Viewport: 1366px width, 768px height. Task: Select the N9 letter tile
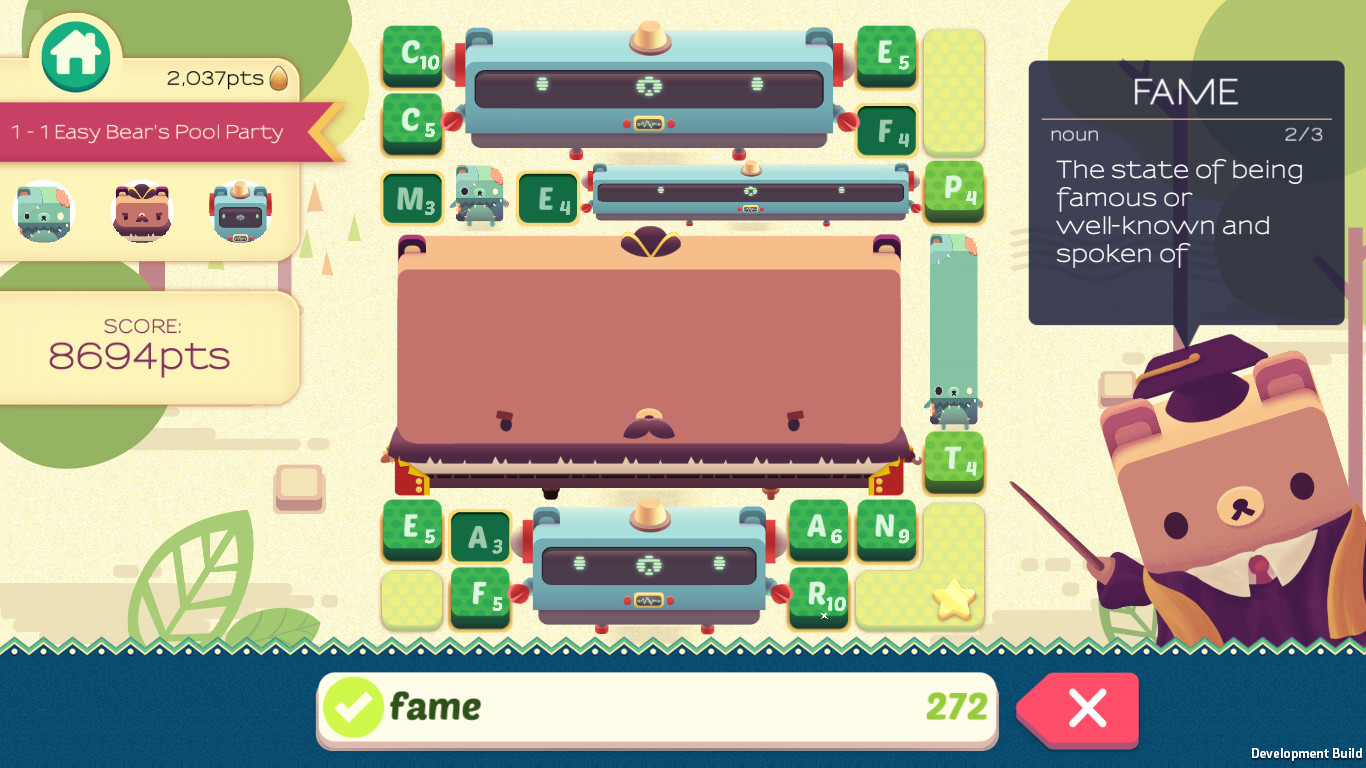click(886, 532)
